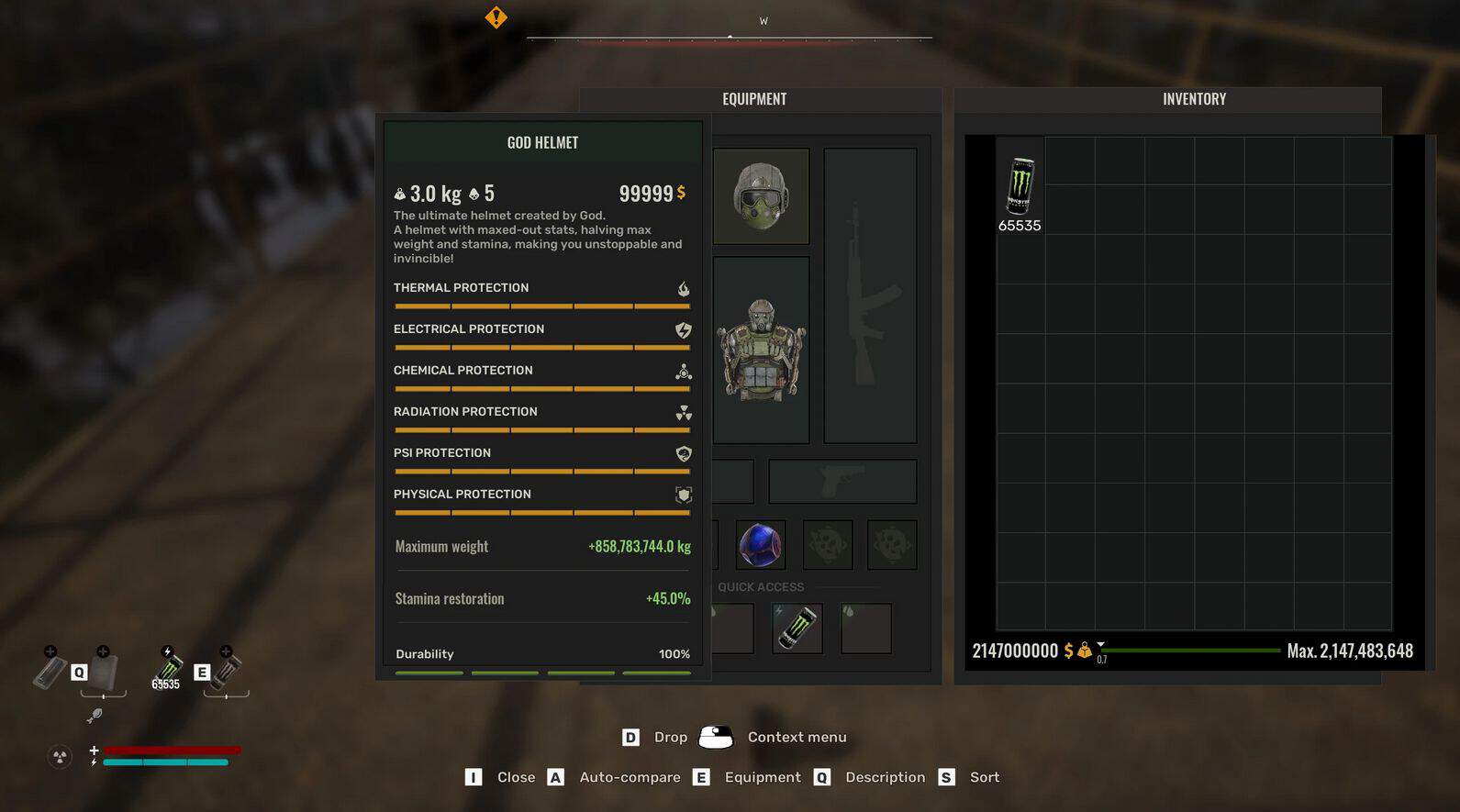This screenshot has height=812, width=1460.
Task: Click the empty pistol sidearm slot
Action: pos(842,482)
